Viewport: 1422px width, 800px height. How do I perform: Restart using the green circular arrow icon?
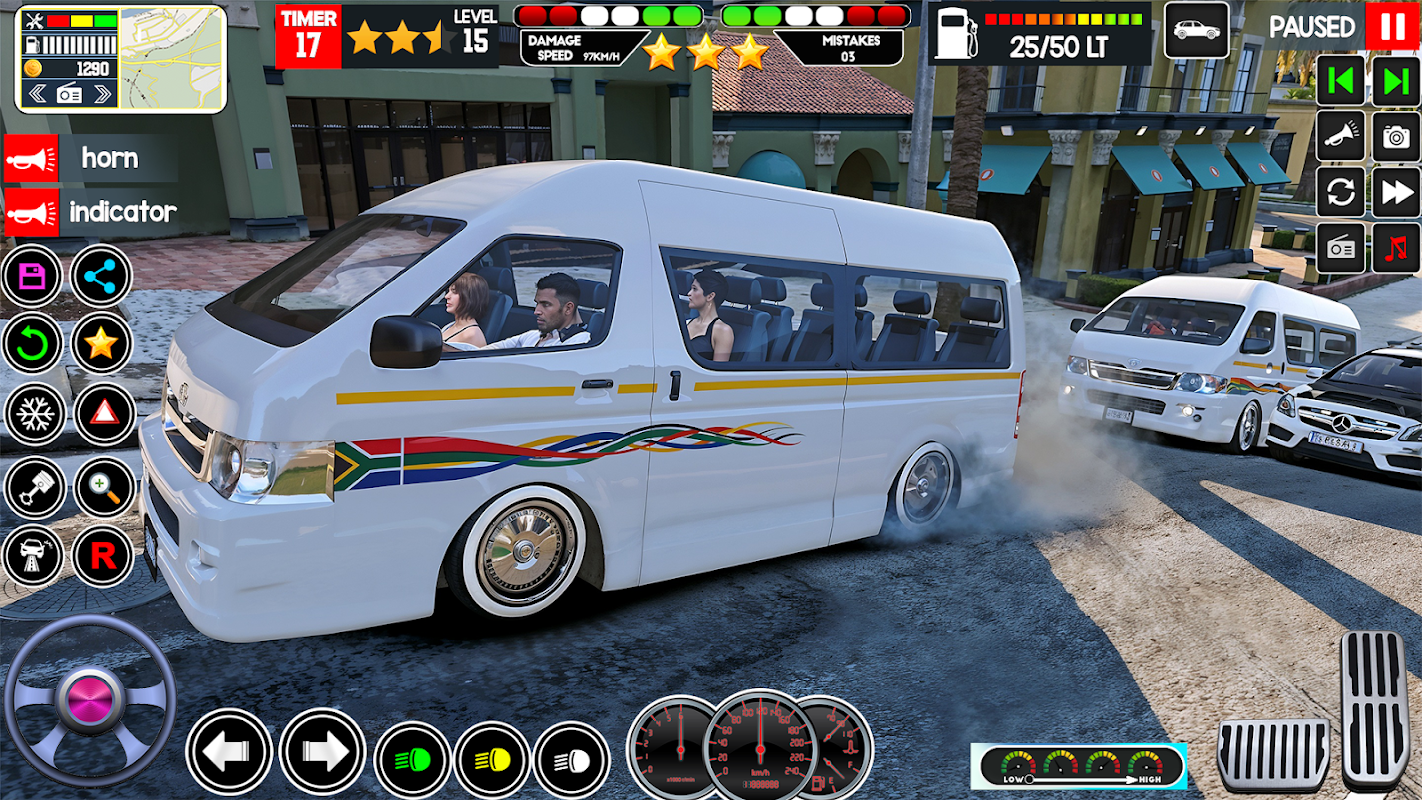33,344
